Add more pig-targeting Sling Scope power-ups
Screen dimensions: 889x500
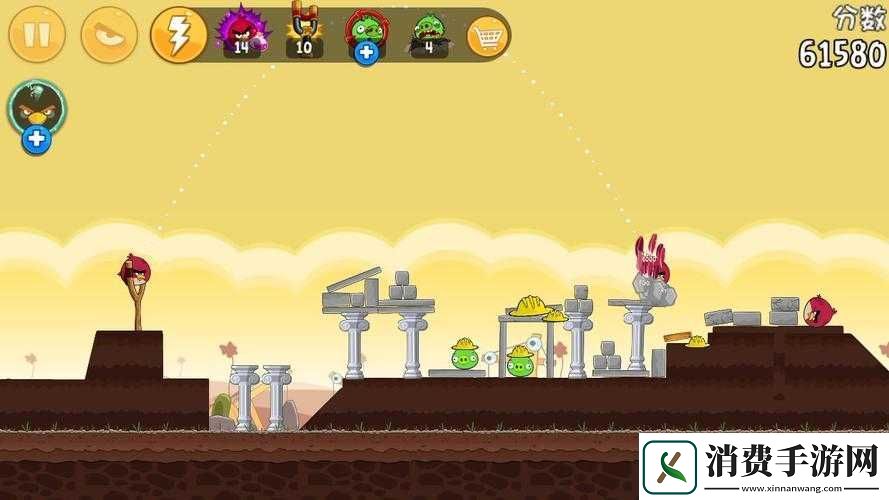tap(366, 52)
